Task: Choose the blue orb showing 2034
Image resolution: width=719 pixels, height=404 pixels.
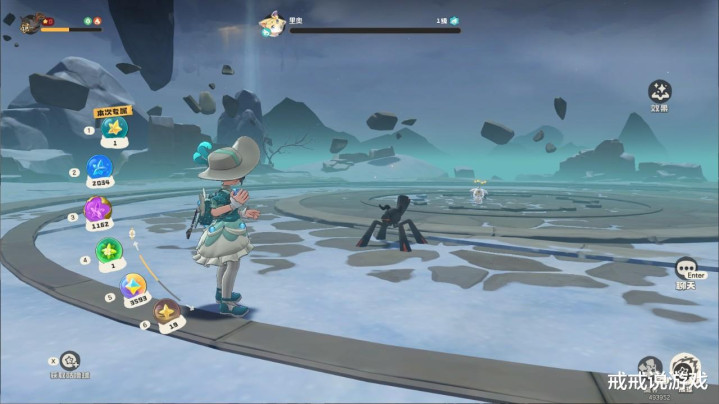Action: pyautogui.click(x=99, y=168)
